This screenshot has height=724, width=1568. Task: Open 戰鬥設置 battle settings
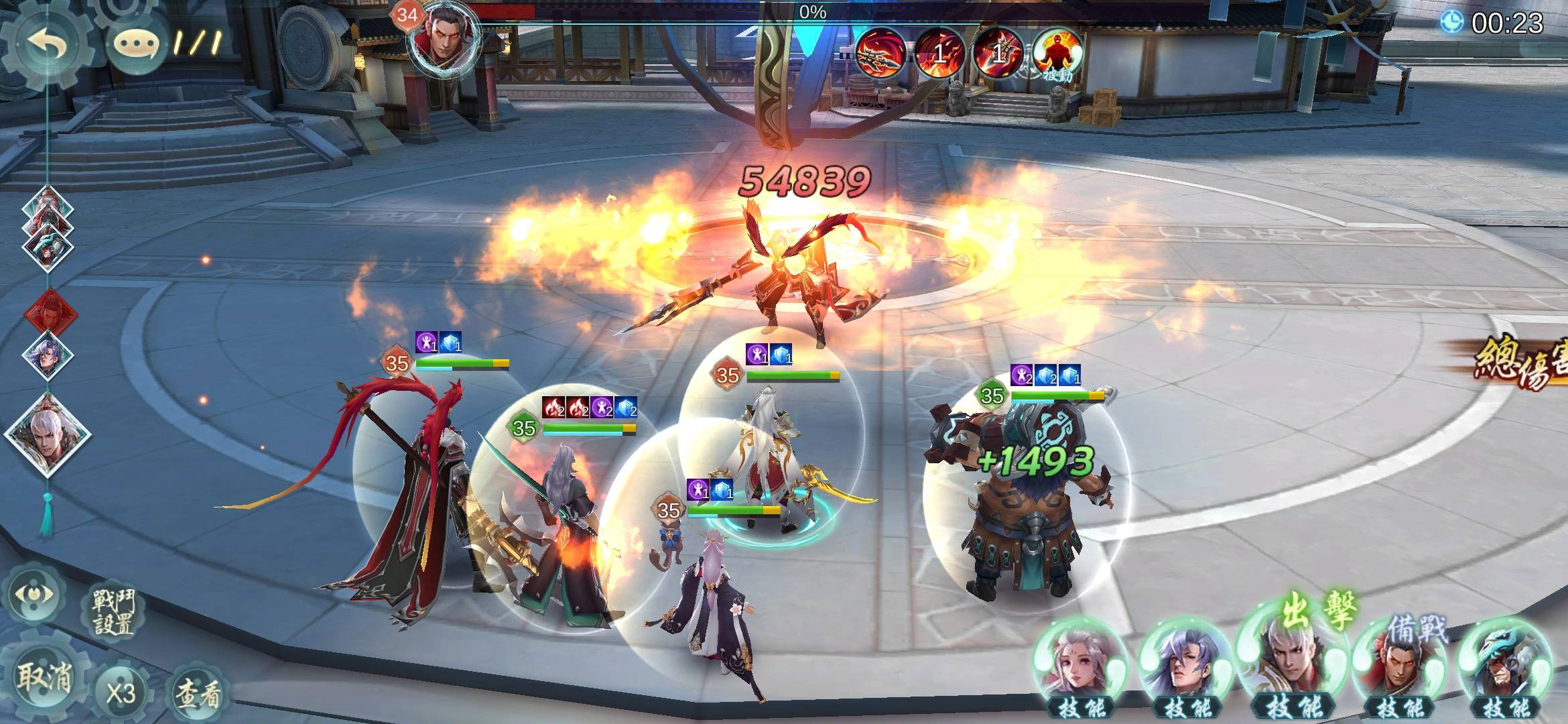click(115, 612)
